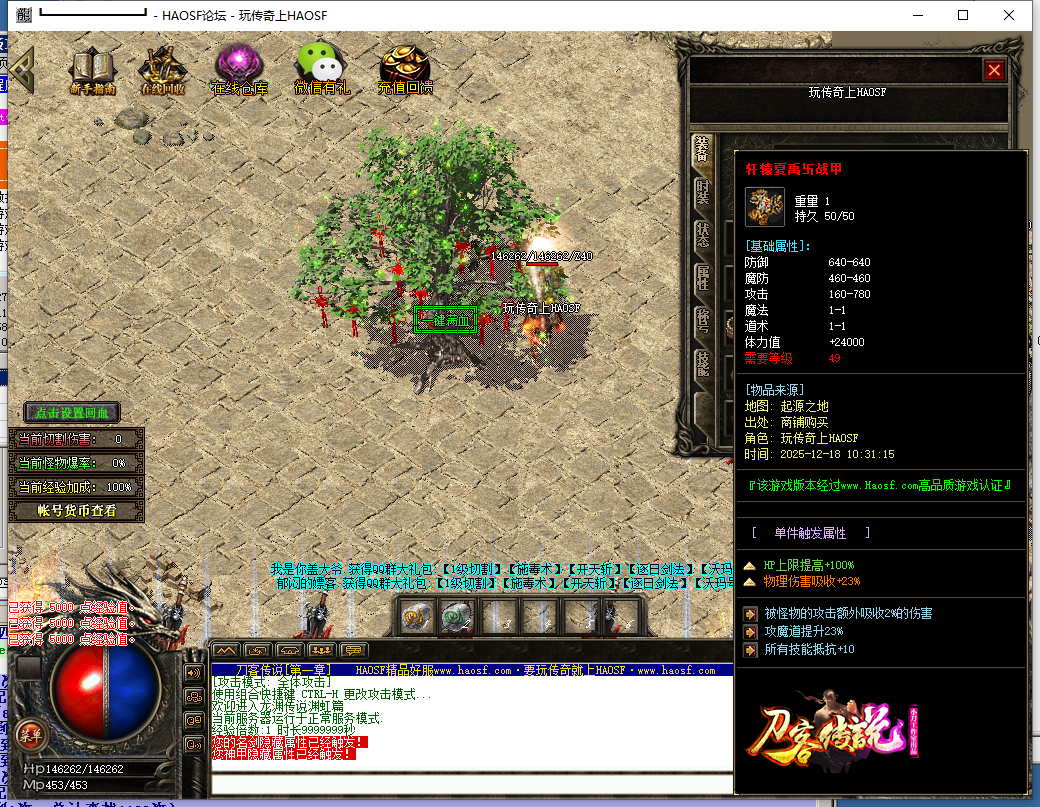Image resolution: width=1040 pixels, height=807 pixels.
Task: Close the character equipment panel
Action: (x=993, y=70)
